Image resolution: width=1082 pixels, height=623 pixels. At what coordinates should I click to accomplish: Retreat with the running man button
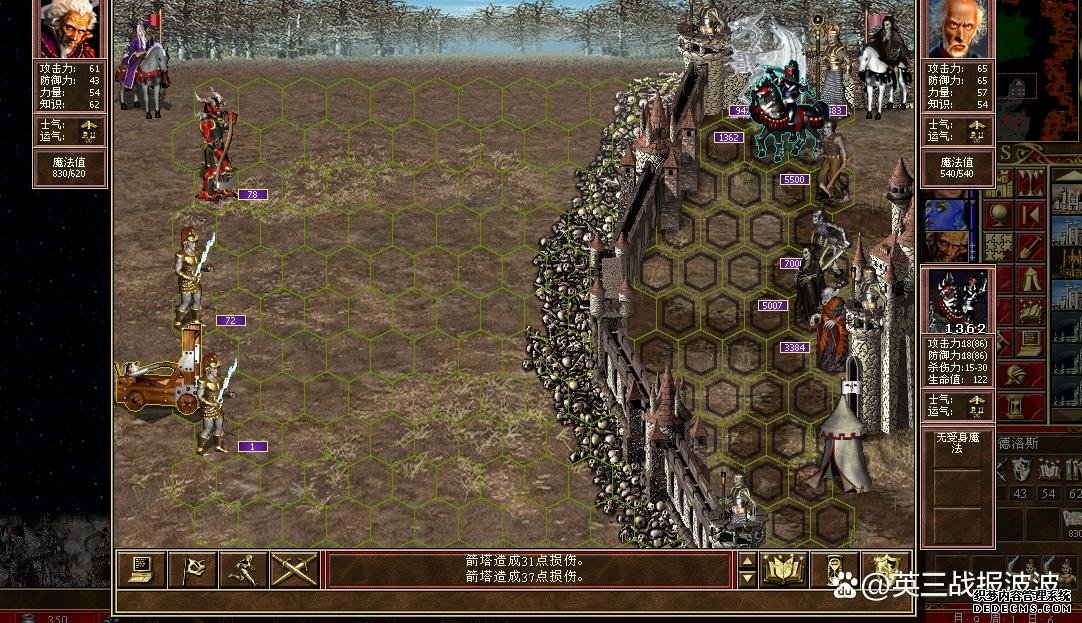click(x=243, y=569)
